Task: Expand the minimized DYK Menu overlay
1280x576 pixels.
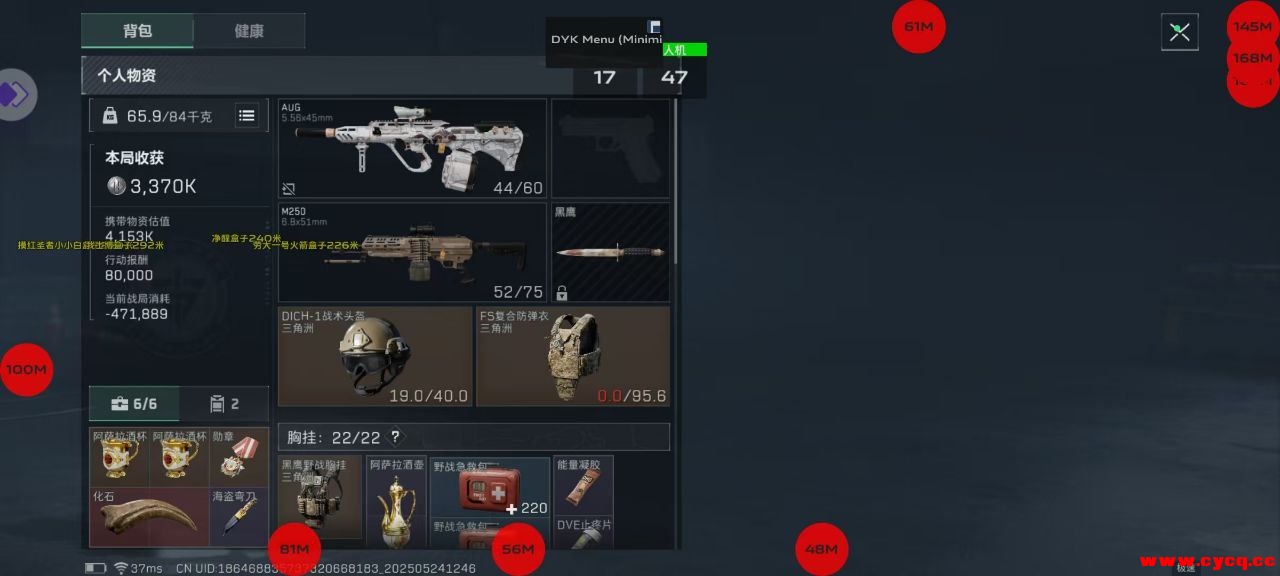Action: pyautogui.click(x=654, y=27)
